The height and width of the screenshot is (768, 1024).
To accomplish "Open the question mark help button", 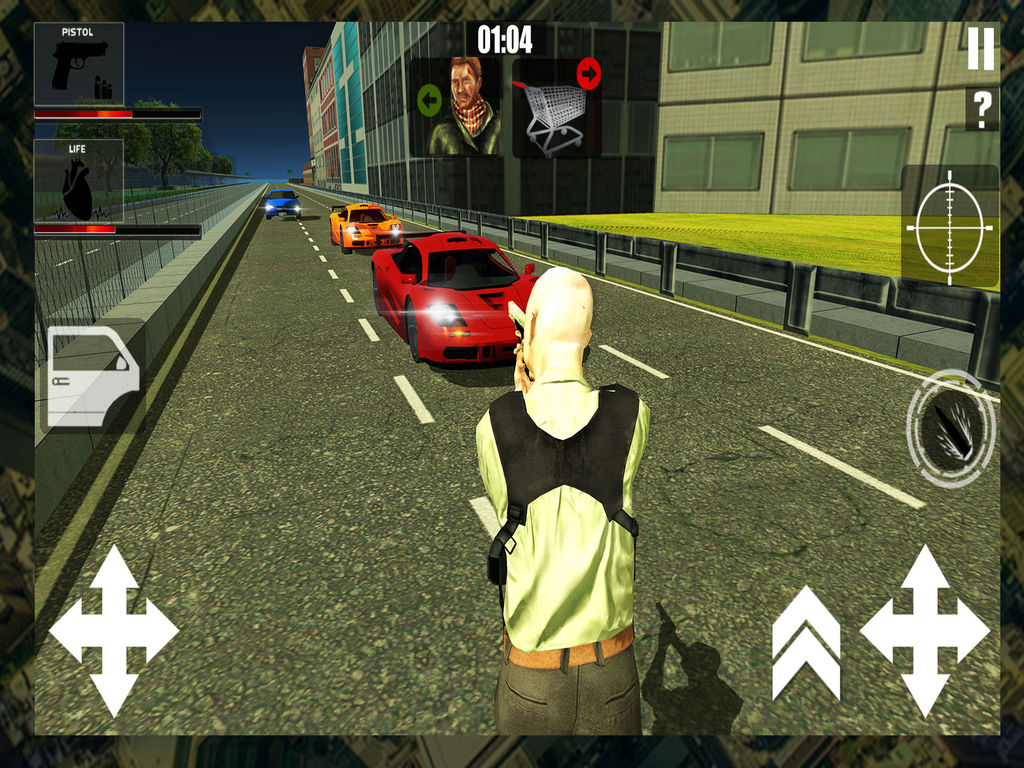I will (981, 109).
